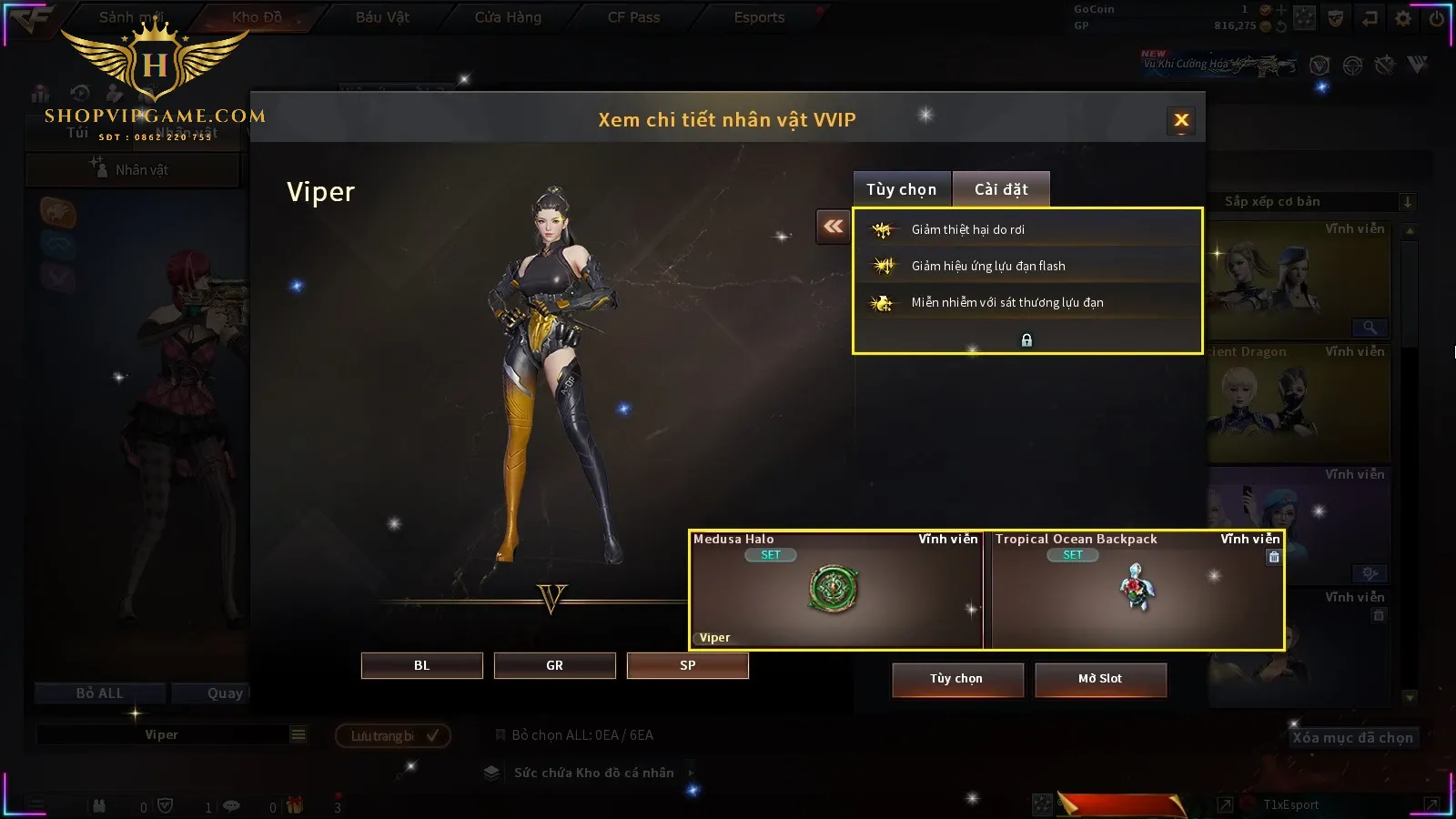Click the locked perk slot padlock
The height and width of the screenshot is (819, 1456).
[x=1026, y=340]
